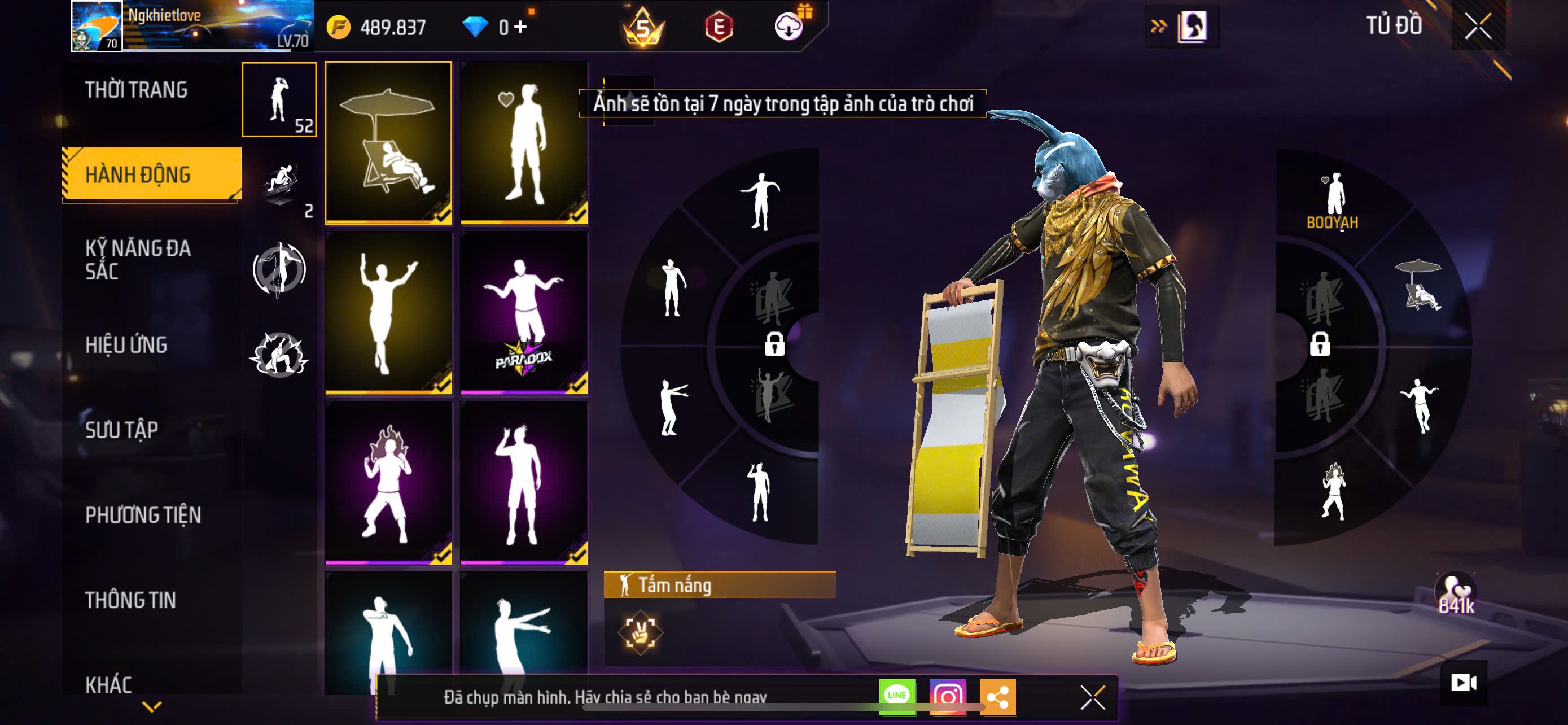1568x725 pixels.
Task: Select the BOOYAH emote wheel slot
Action: pos(1333,201)
